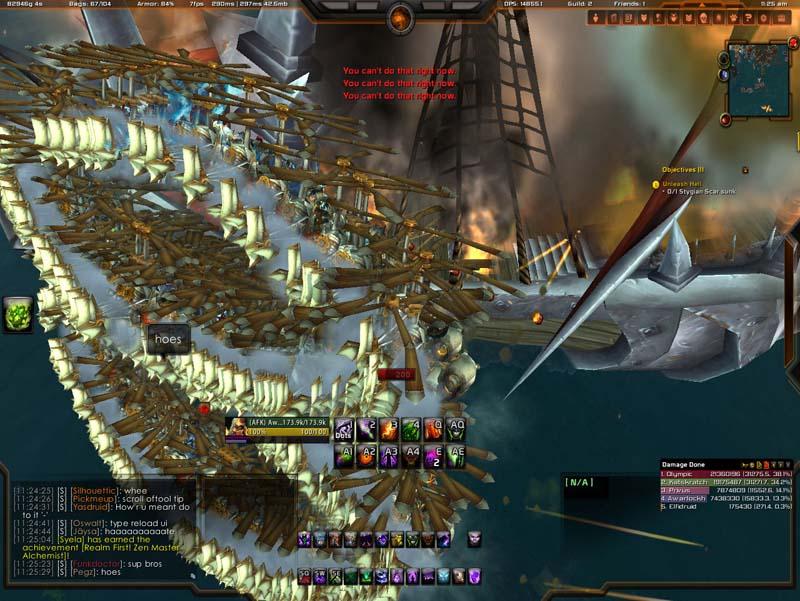Click the Friends counter in top bar

(x=630, y=4)
